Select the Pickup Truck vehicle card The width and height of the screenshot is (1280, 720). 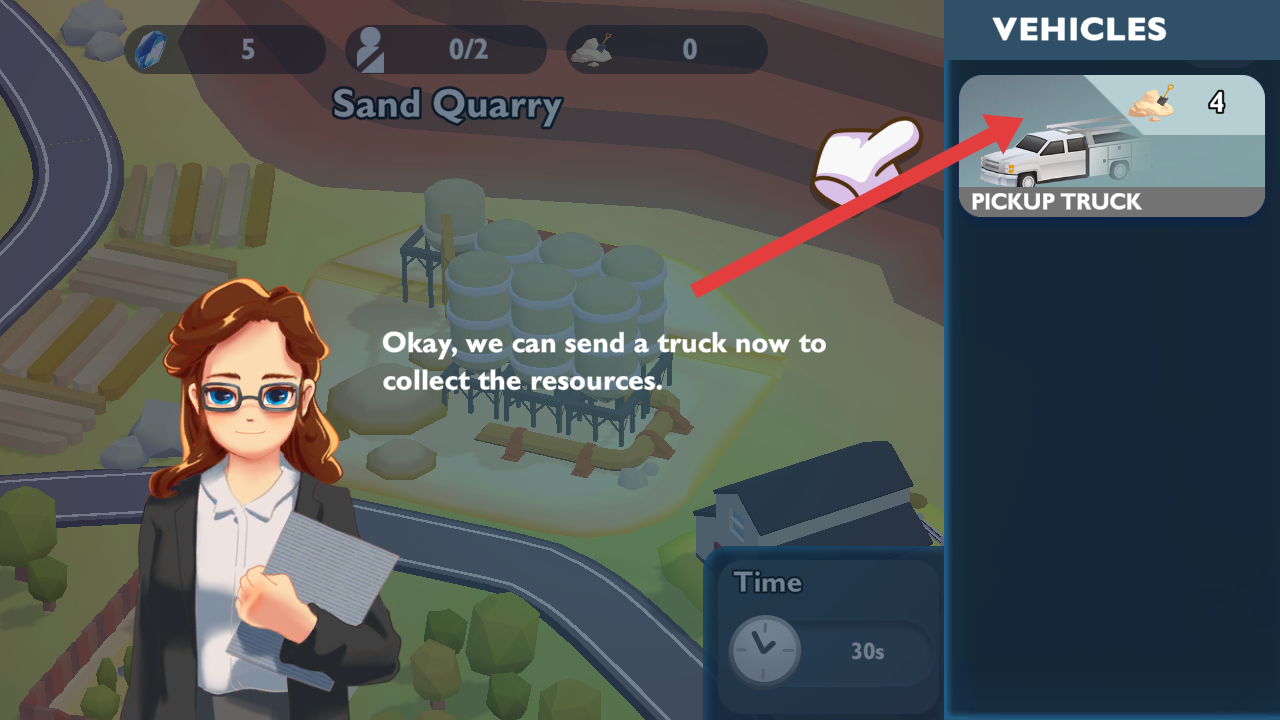[1110, 147]
